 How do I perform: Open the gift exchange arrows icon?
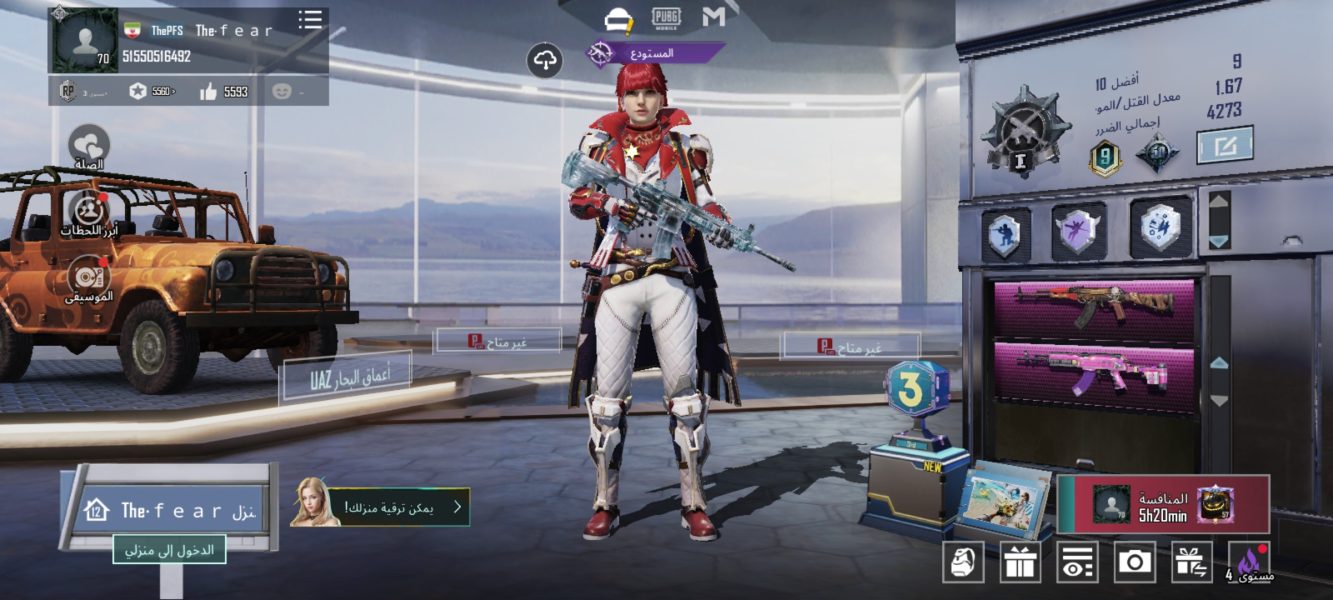[x=1191, y=562]
